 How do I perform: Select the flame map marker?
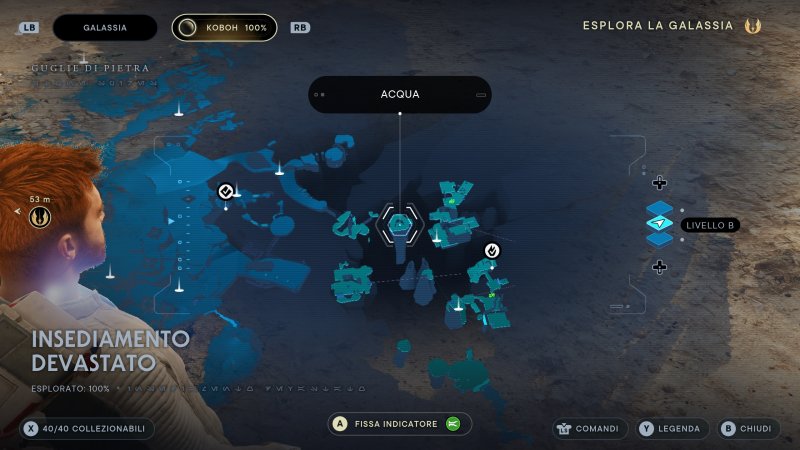[492, 250]
